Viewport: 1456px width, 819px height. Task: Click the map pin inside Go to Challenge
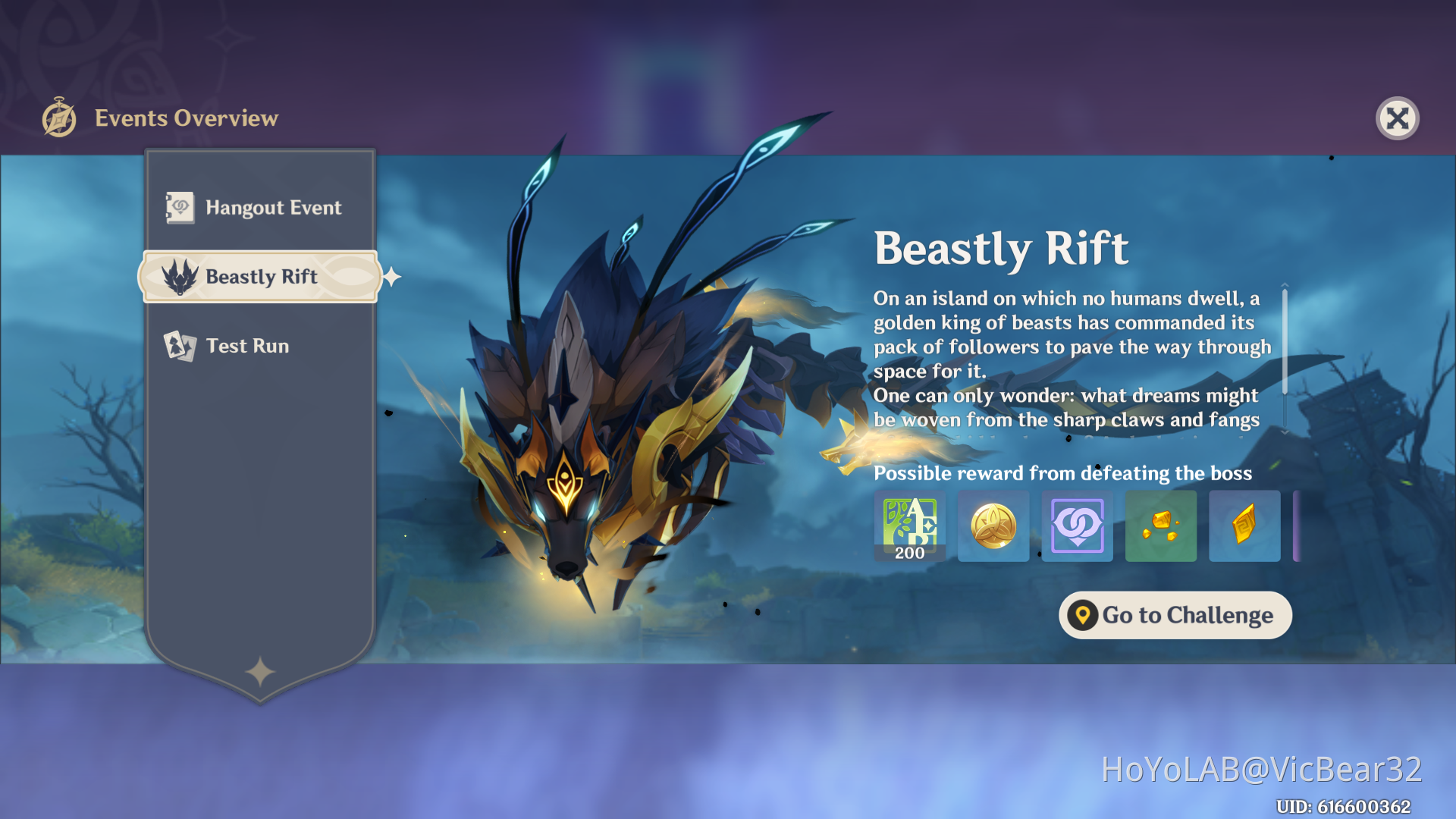point(1083,615)
